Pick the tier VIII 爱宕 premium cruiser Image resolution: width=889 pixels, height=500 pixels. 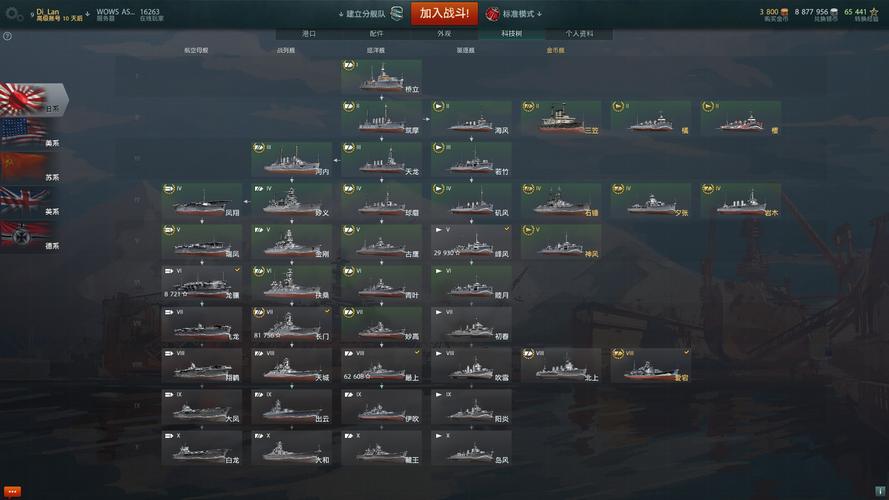click(x=651, y=366)
